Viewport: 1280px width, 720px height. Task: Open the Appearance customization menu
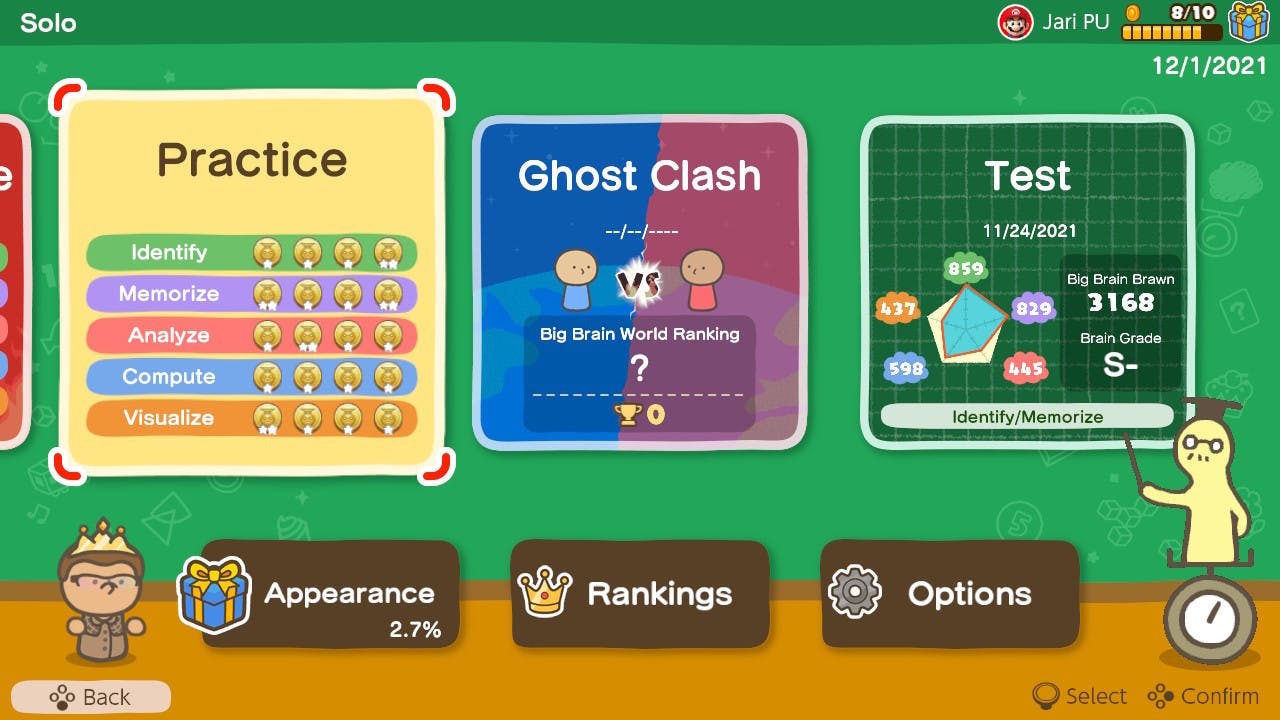[x=330, y=592]
